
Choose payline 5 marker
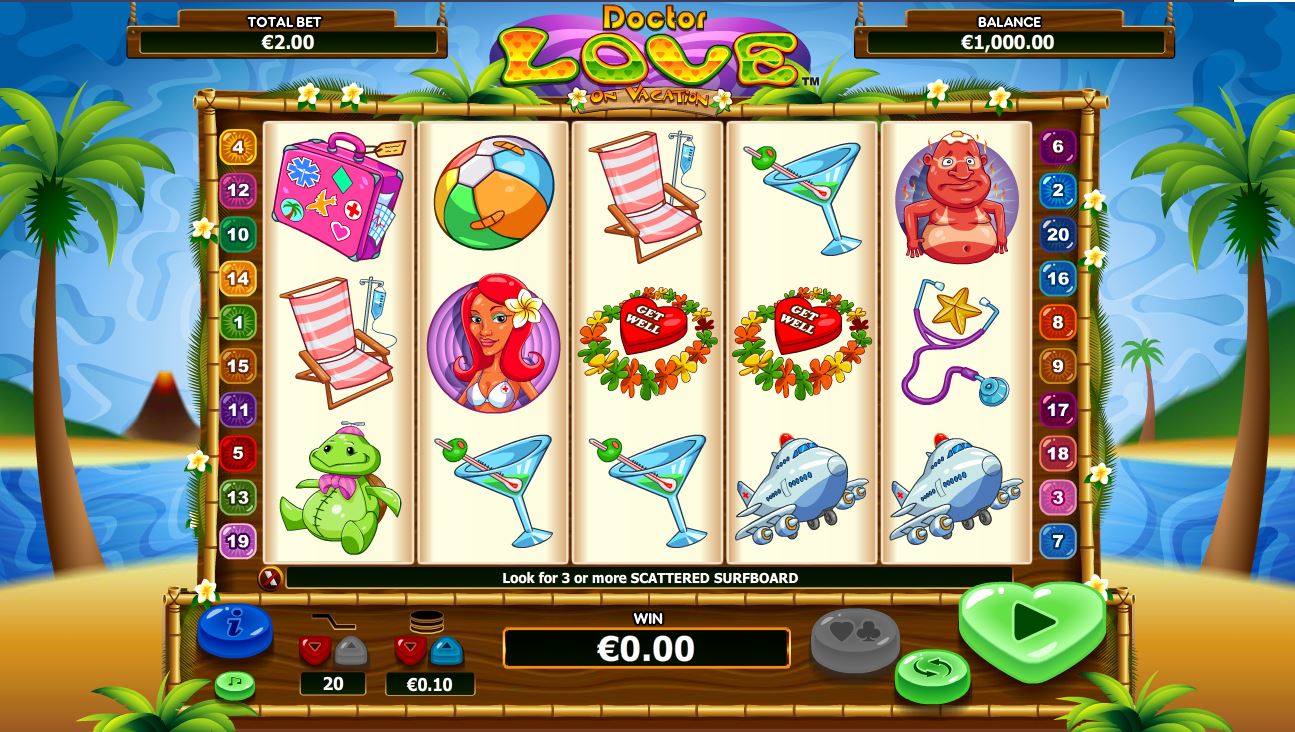(x=238, y=453)
